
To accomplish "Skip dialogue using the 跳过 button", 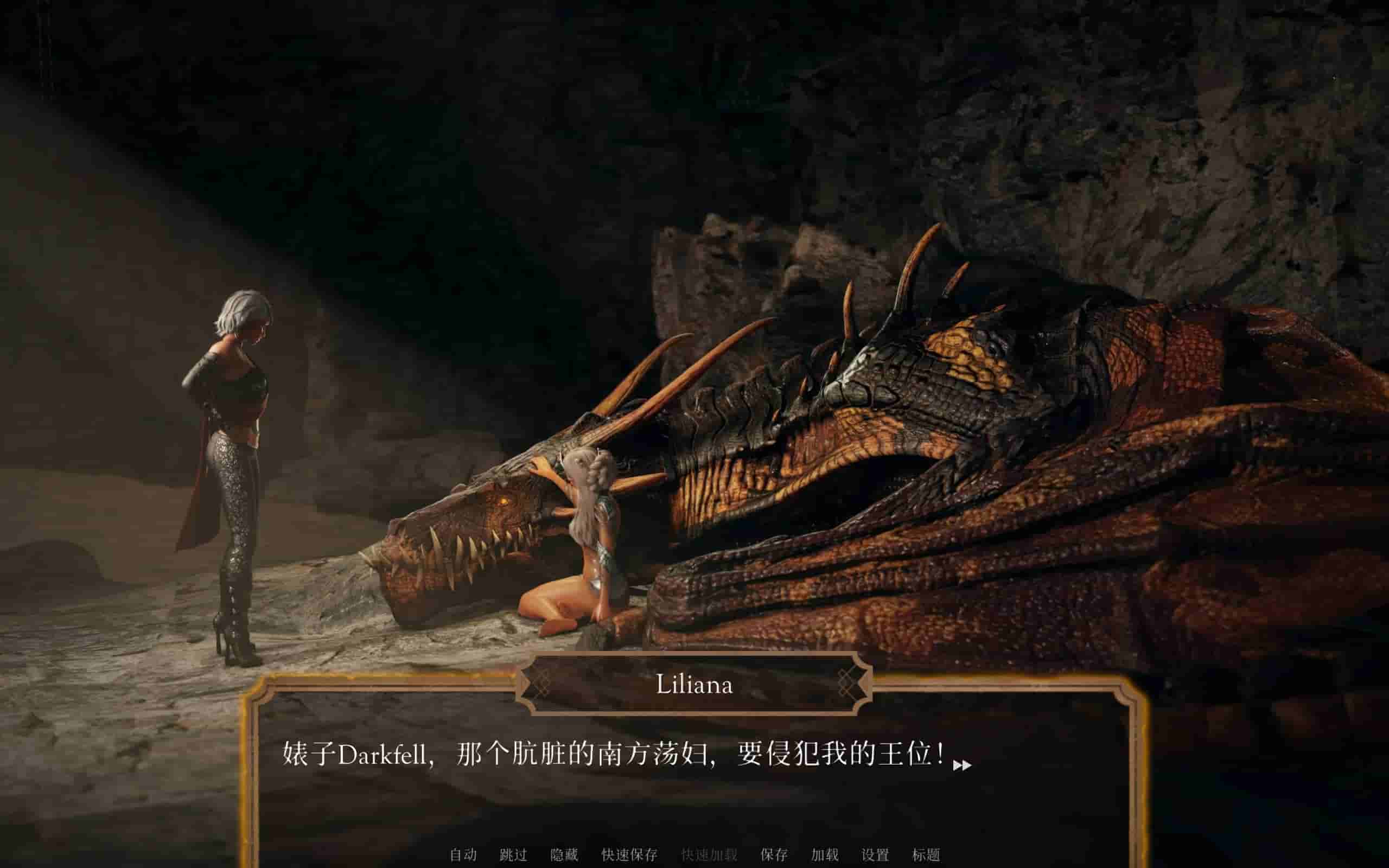I will pyautogui.click(x=513, y=855).
